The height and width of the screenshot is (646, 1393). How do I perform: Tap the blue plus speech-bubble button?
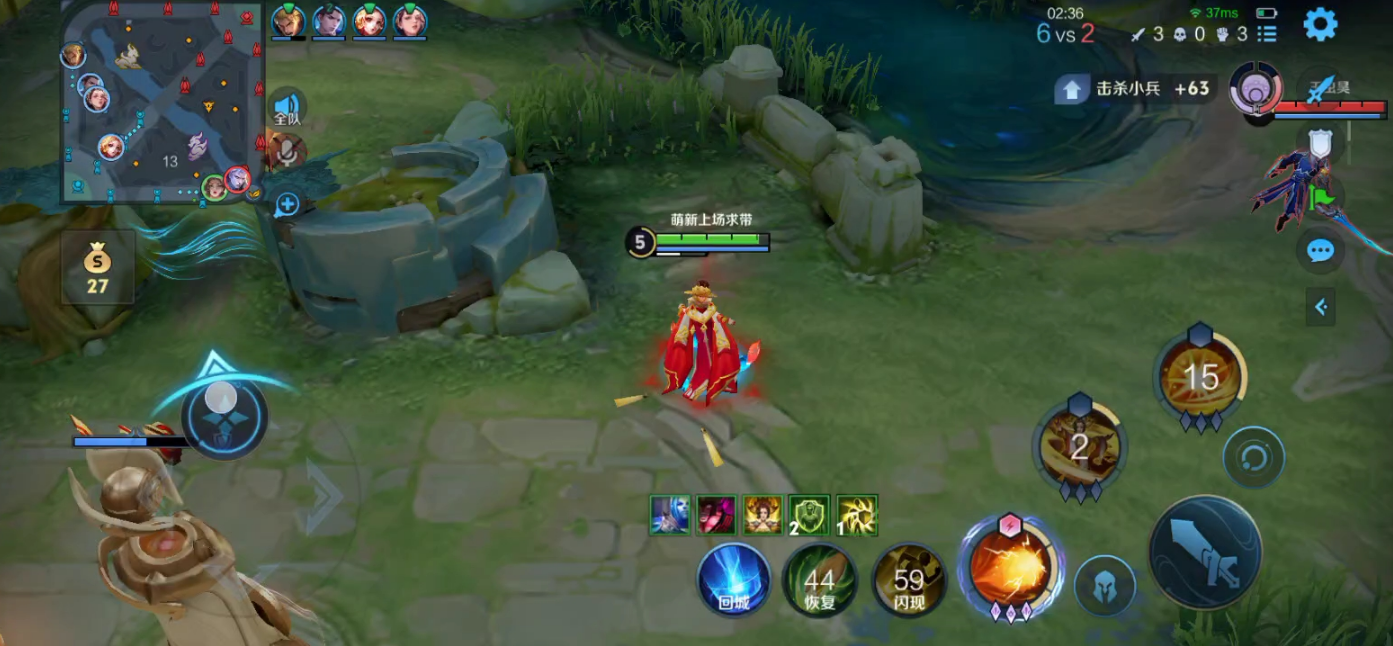point(287,205)
